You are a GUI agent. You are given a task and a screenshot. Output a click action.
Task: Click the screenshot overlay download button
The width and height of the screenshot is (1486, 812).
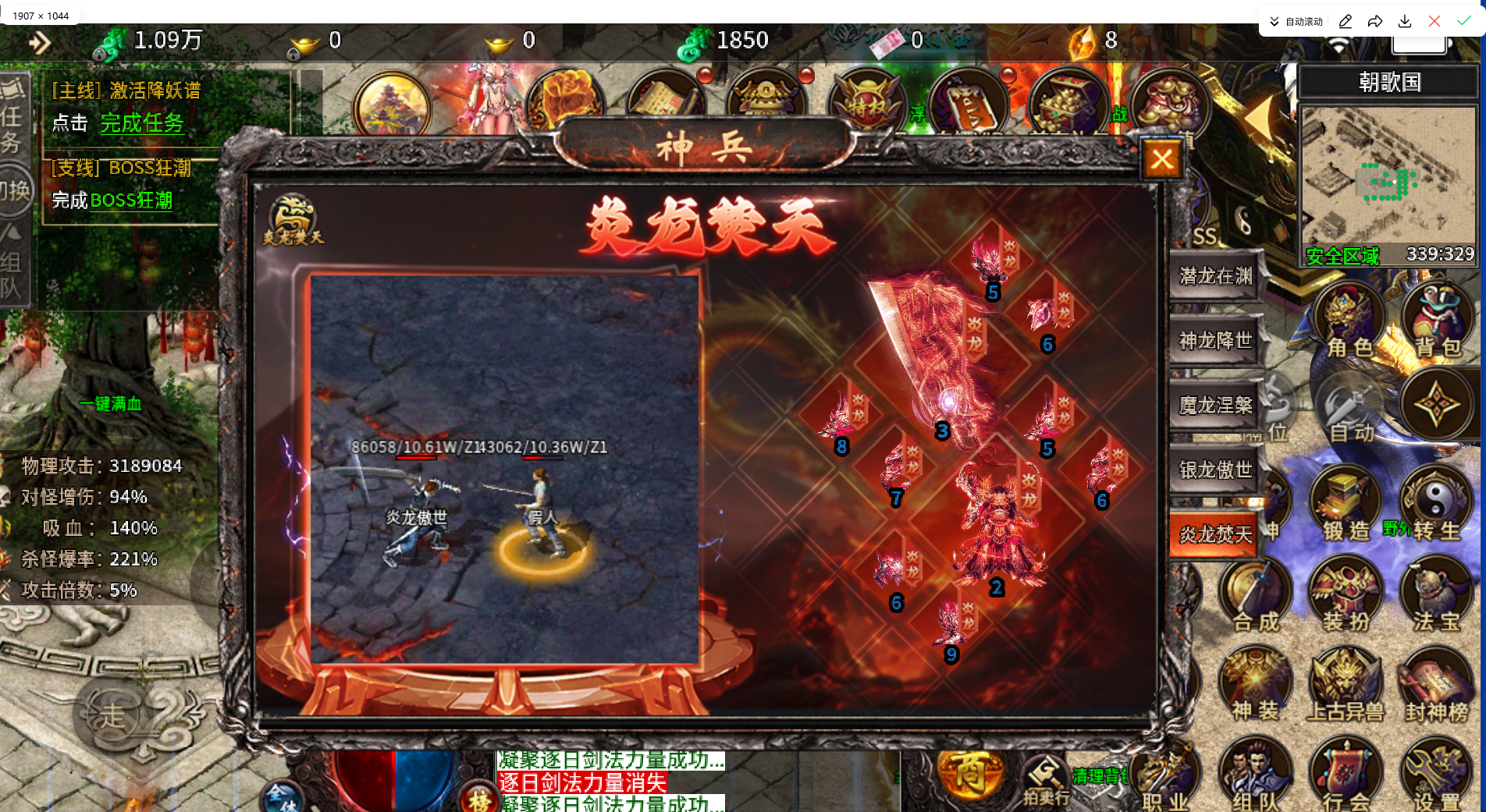(1405, 21)
